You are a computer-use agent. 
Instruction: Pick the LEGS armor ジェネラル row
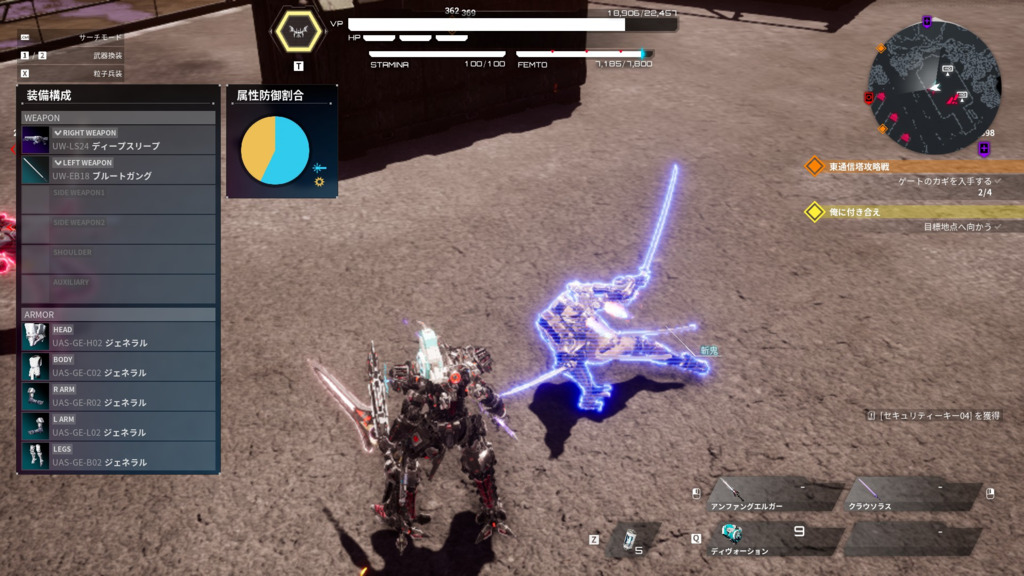tap(118, 457)
